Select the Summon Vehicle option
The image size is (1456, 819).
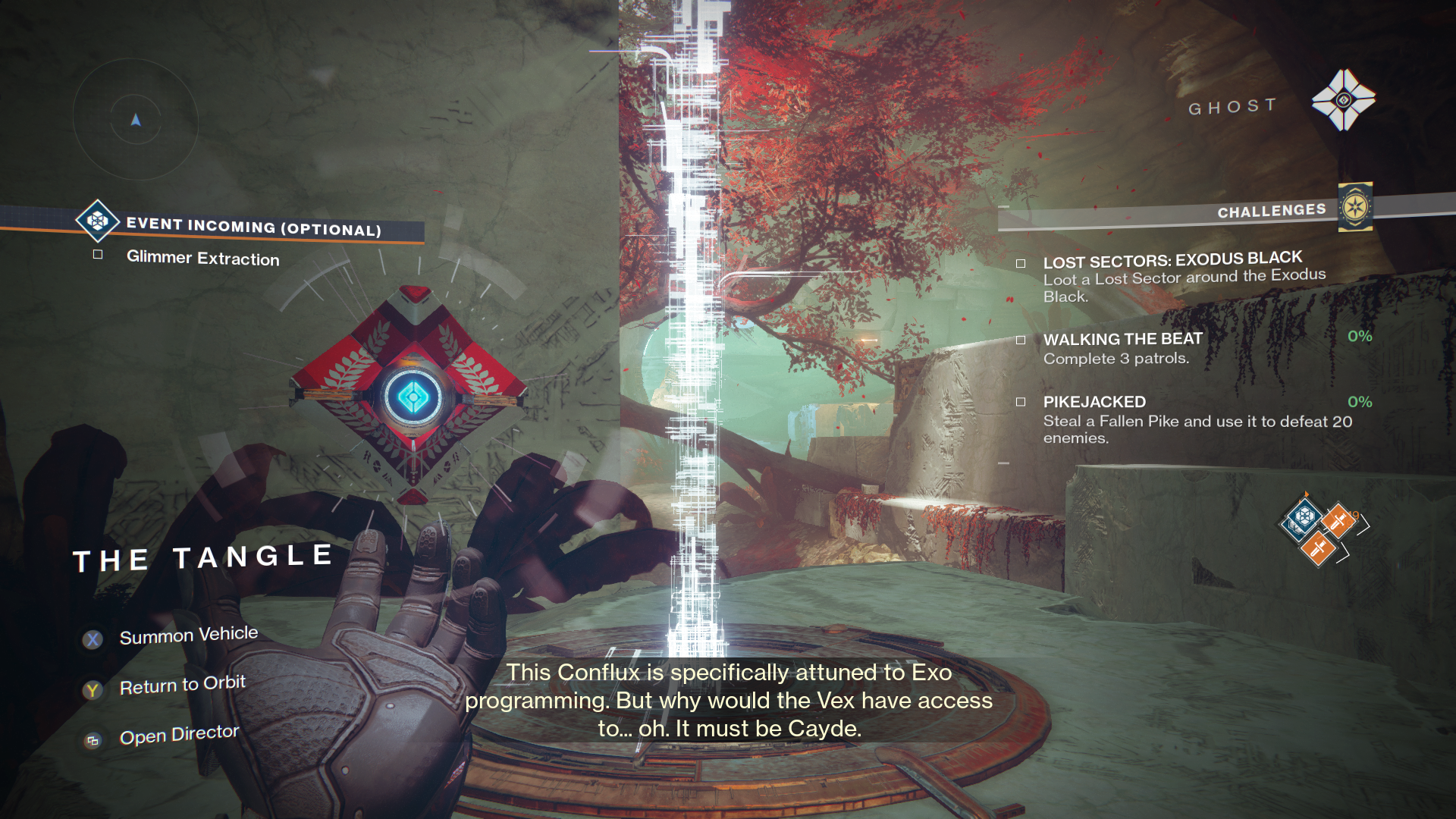(188, 635)
